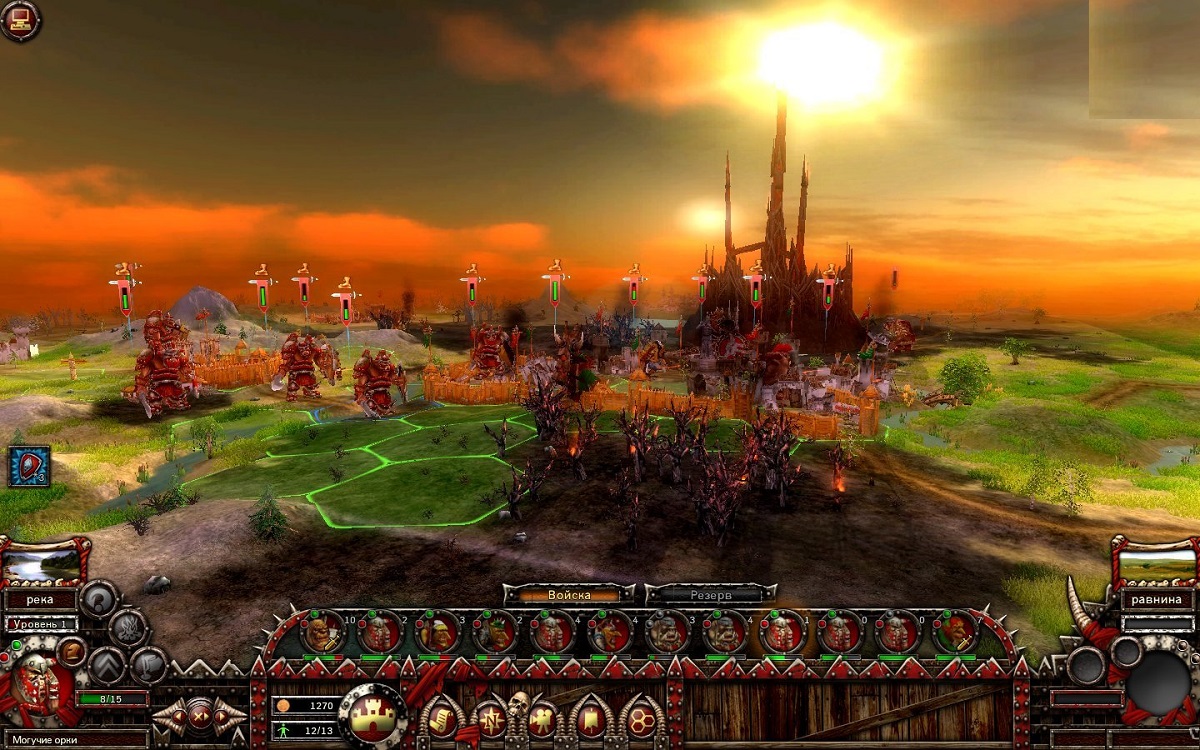The height and width of the screenshot is (750, 1200).
Task: Select the highlighted unit portrait numbered 1
Action: 782,632
